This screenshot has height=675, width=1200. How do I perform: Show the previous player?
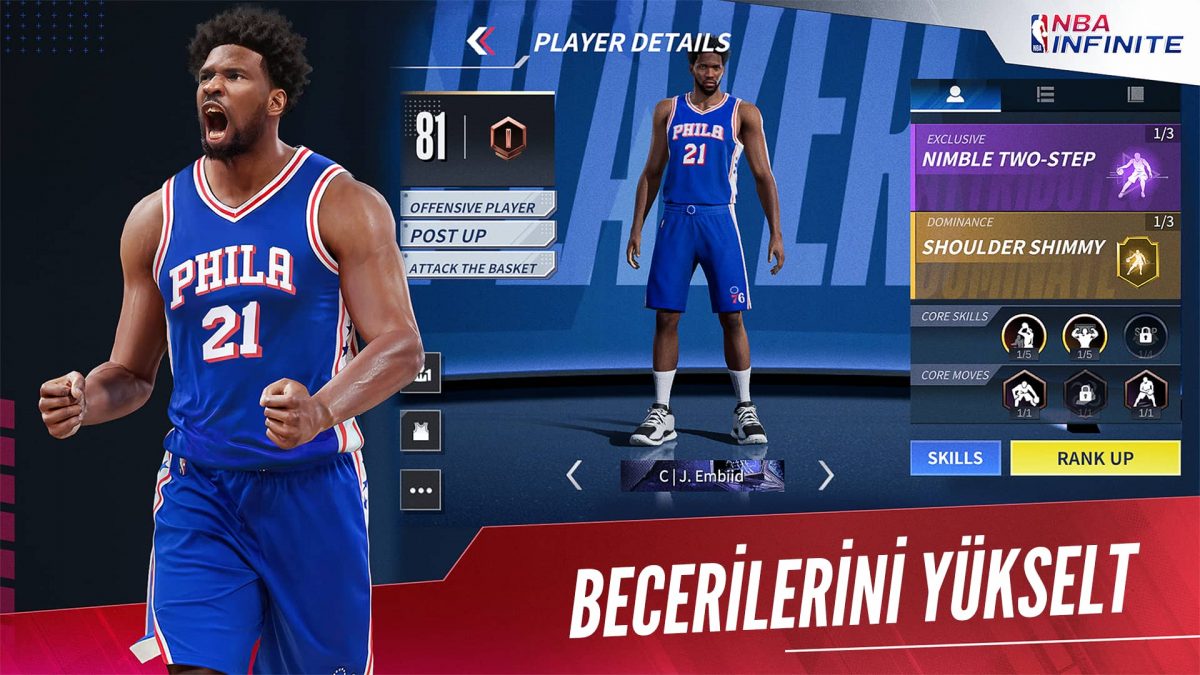pyautogui.click(x=574, y=476)
